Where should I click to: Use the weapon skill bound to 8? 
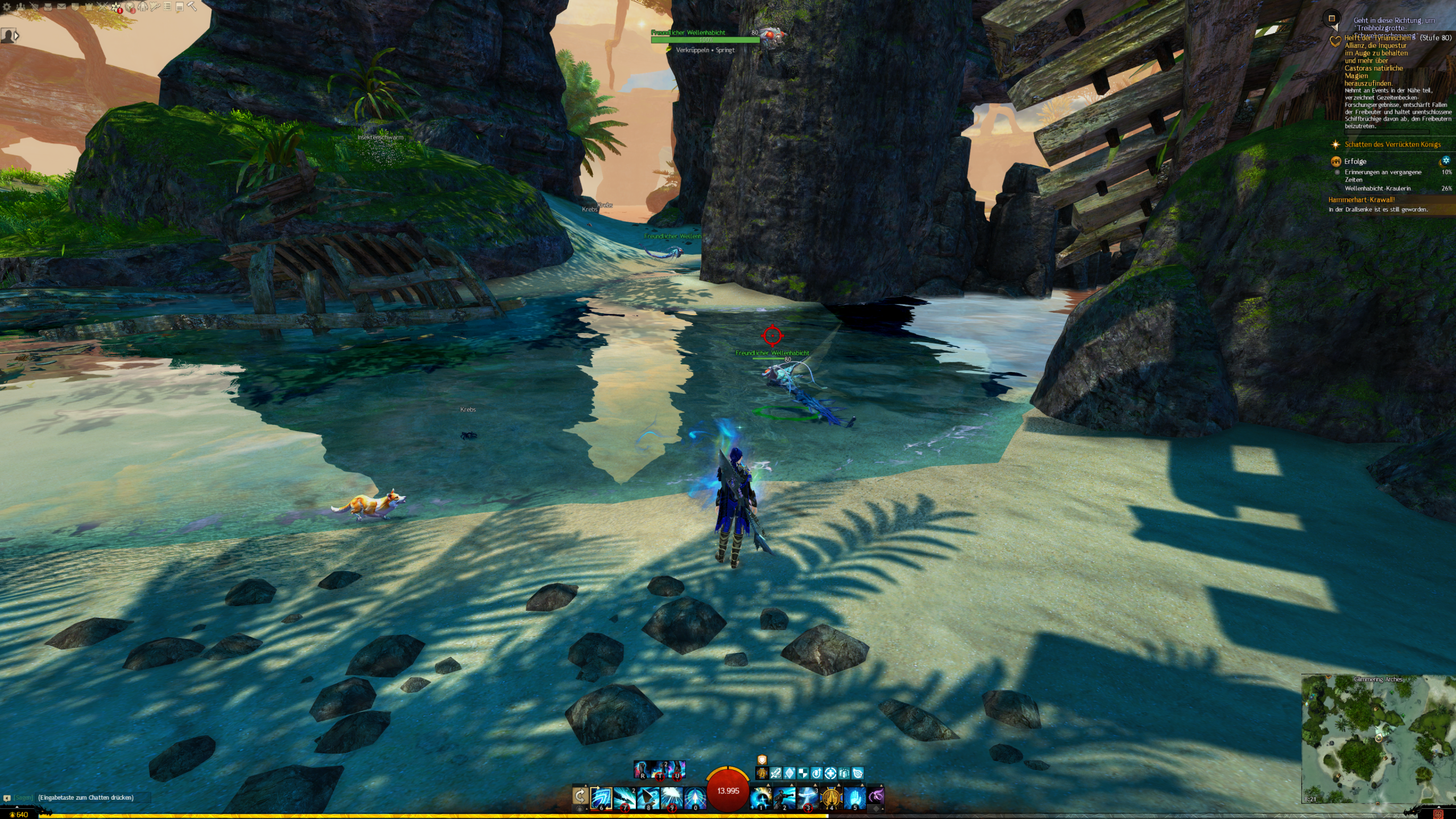(x=648, y=797)
